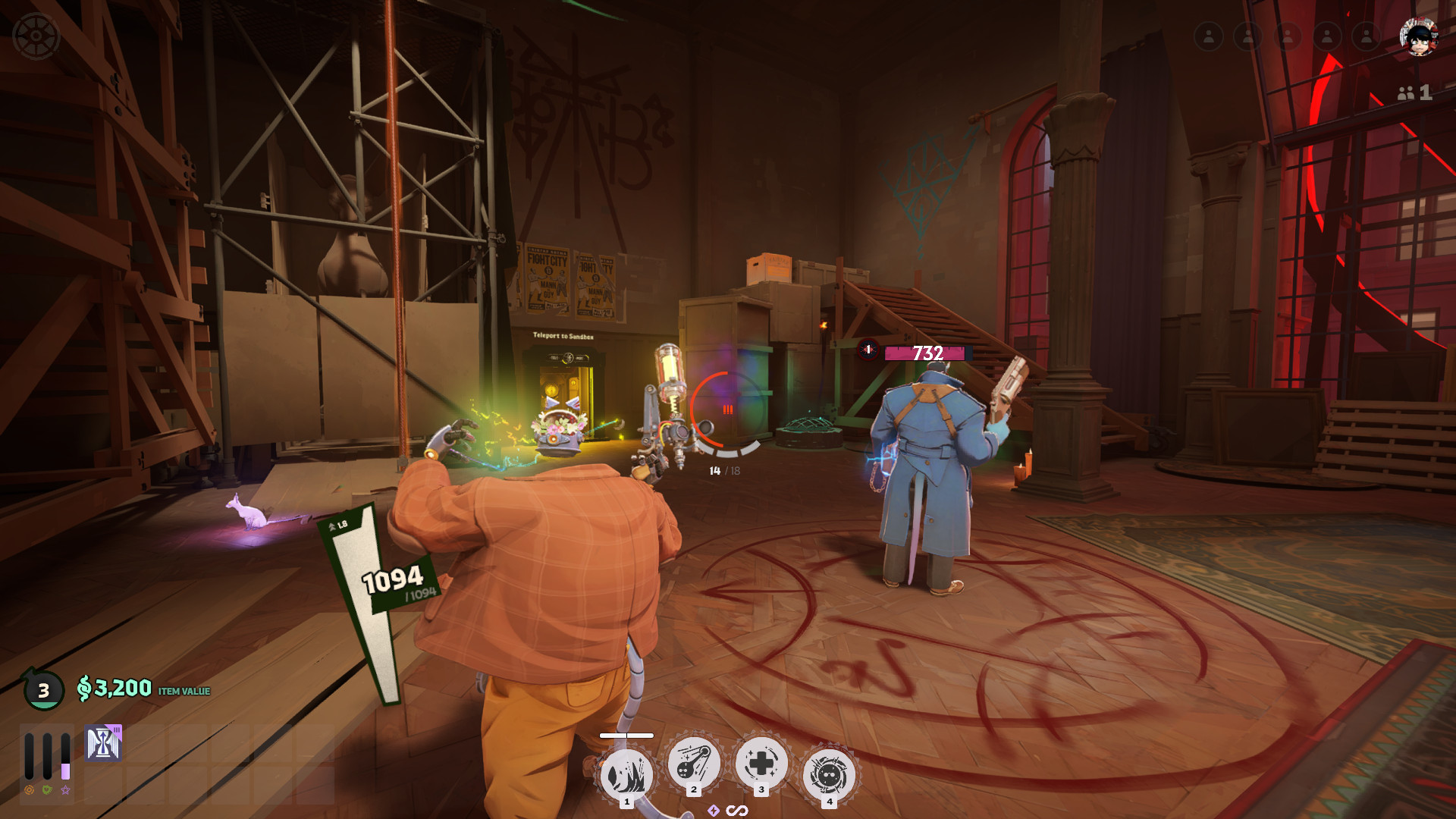This screenshot has height=819, width=1456.
Task: Open the wheel menu icon
Action: click(36, 36)
